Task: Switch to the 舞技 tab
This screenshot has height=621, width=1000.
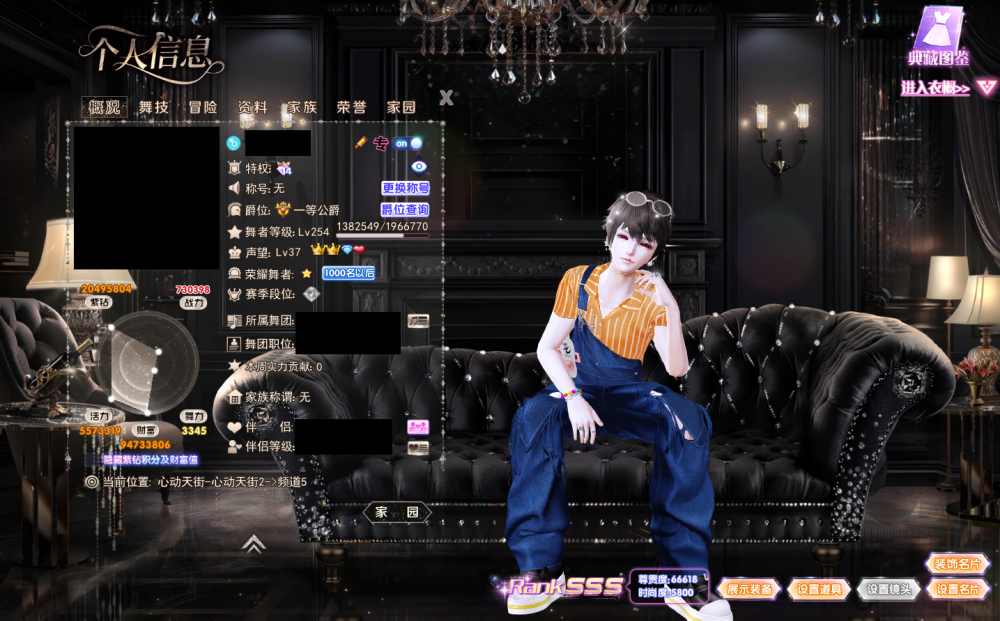Action: 154,107
